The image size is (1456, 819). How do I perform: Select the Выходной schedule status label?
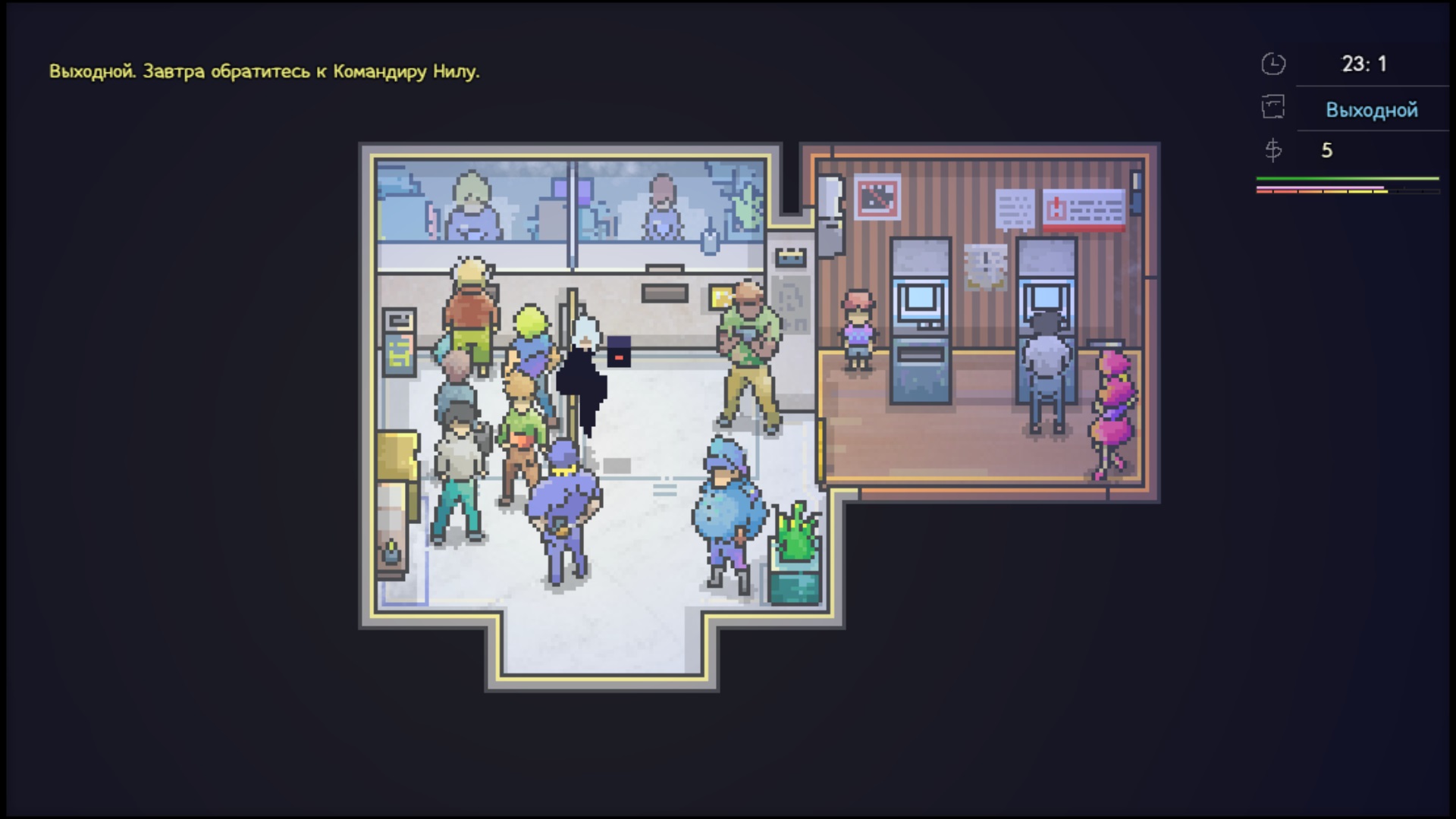(x=1371, y=110)
